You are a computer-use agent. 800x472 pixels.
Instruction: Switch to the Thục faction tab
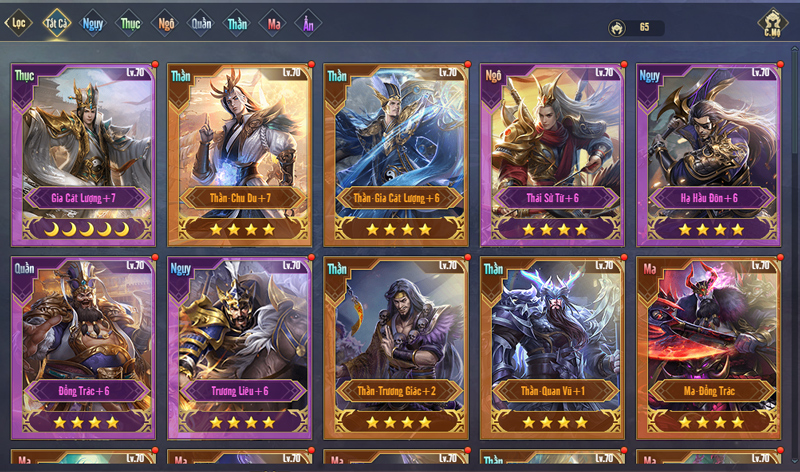130,22
